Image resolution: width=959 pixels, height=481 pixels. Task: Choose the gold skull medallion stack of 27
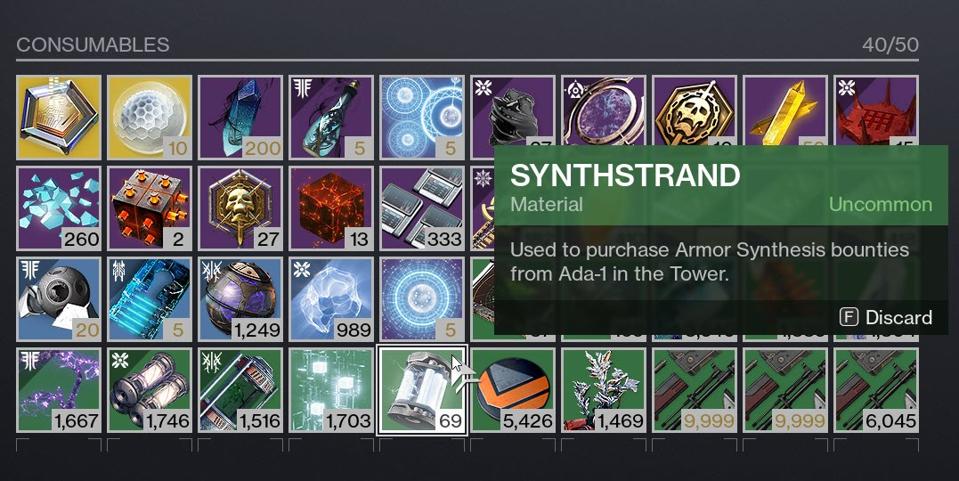pyautogui.click(x=241, y=208)
